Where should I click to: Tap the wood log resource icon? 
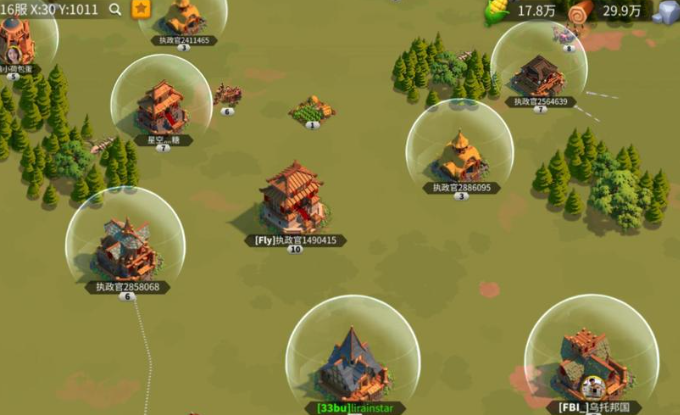click(580, 11)
